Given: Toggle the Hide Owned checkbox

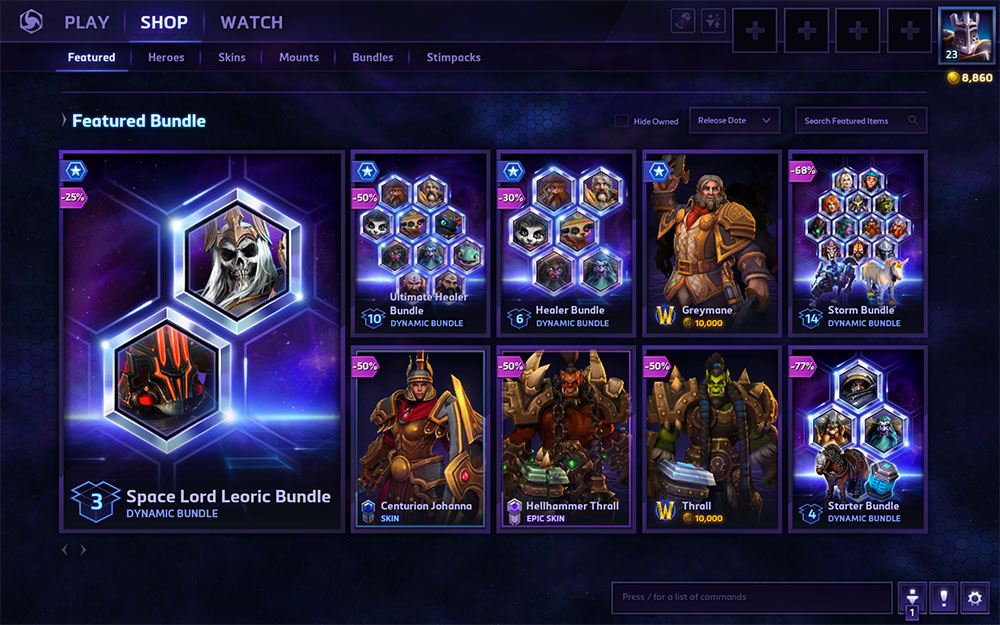Looking at the screenshot, I should [622, 121].
